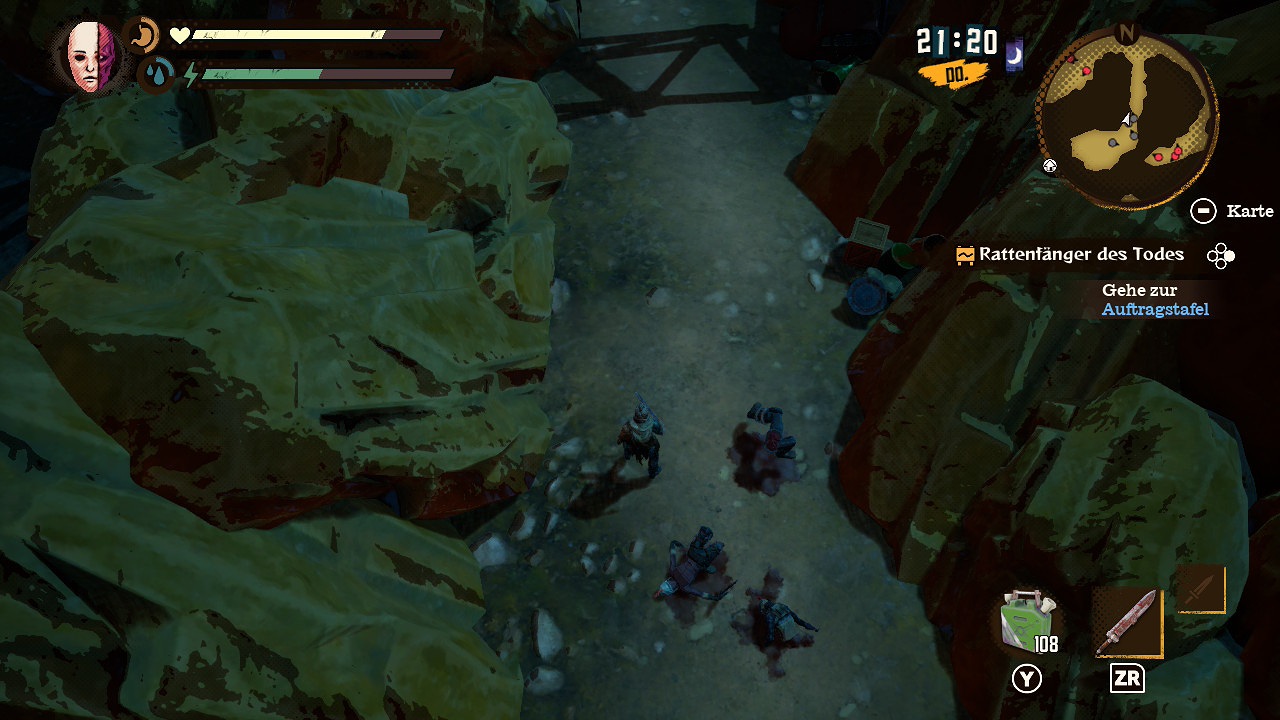Image resolution: width=1280 pixels, height=720 pixels.
Task: Click the hunger stomach status icon
Action: click(144, 37)
